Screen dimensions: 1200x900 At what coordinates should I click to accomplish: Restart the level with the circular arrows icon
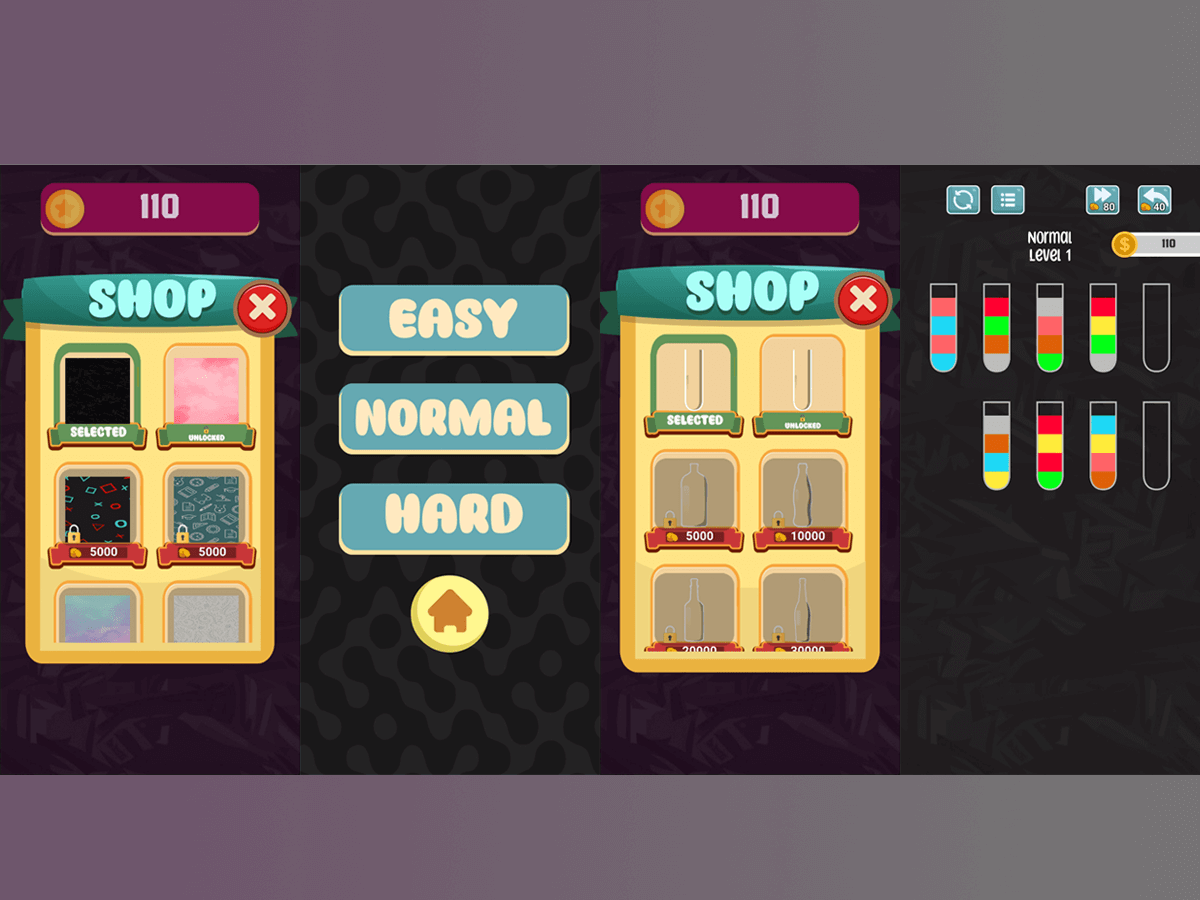click(x=963, y=200)
